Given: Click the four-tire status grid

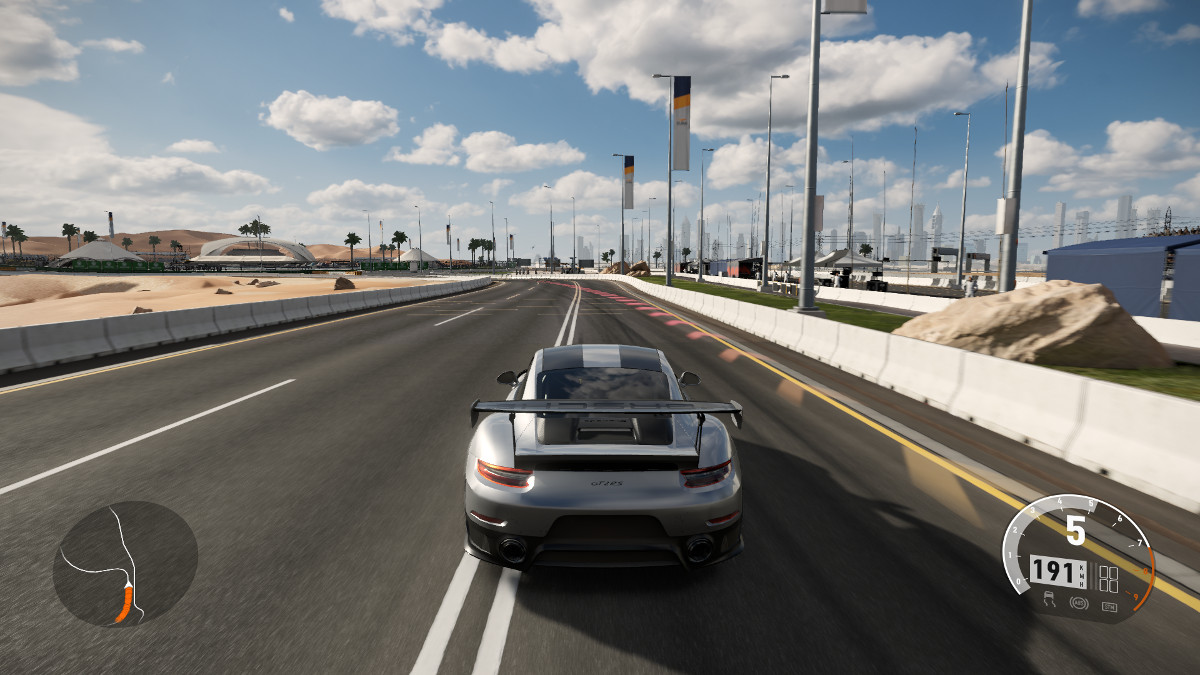Looking at the screenshot, I should pos(1108,578).
